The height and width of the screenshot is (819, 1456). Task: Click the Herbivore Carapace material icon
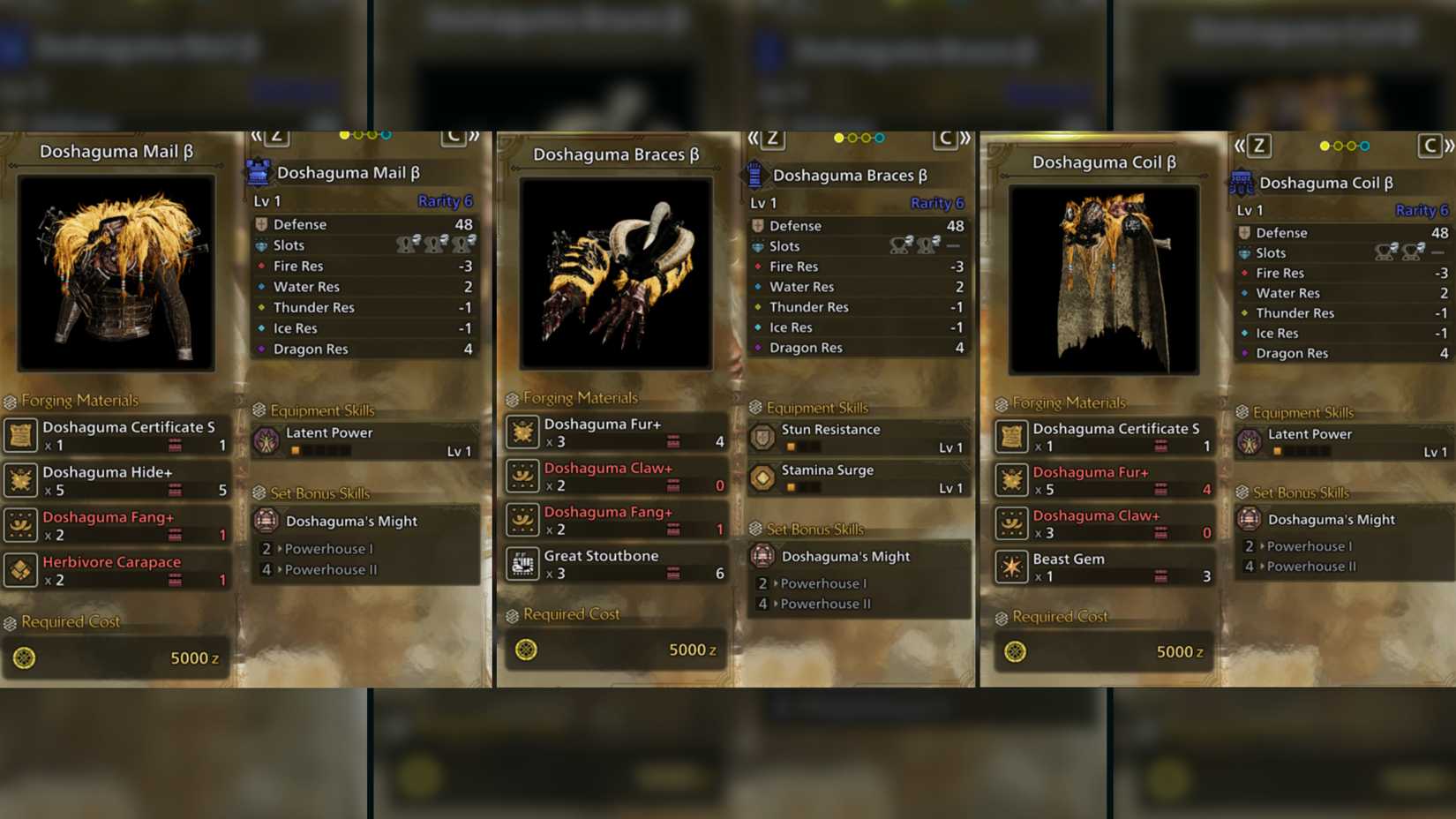click(21, 570)
